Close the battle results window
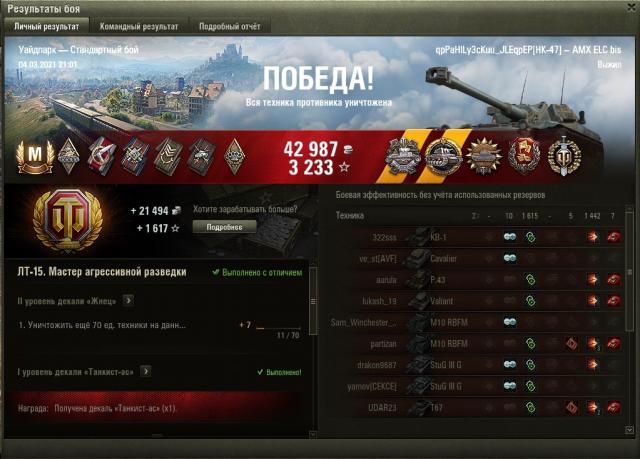This screenshot has height=459, width=640. (x=627, y=8)
